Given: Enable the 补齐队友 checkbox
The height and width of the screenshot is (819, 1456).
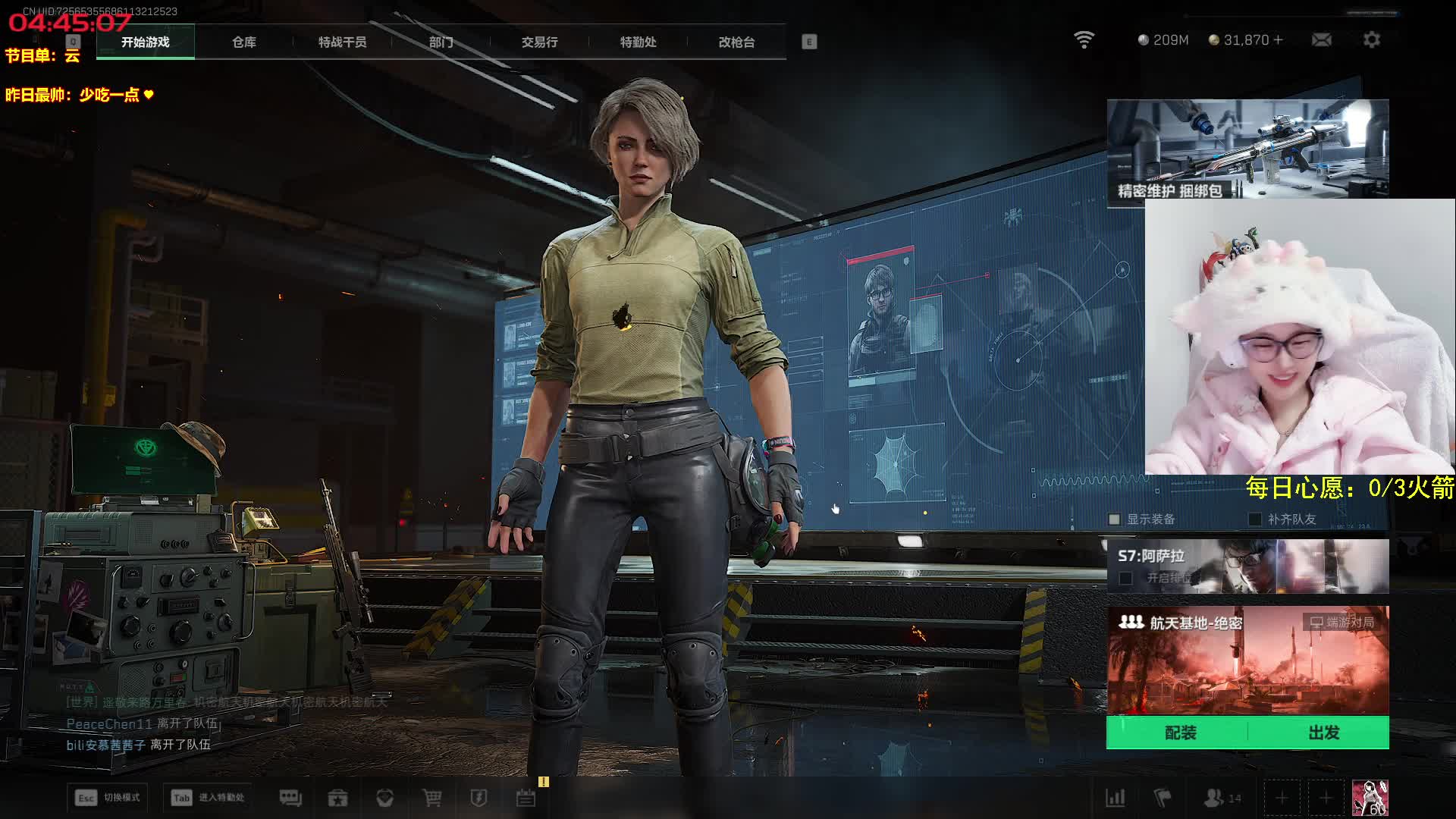Looking at the screenshot, I should (1255, 519).
